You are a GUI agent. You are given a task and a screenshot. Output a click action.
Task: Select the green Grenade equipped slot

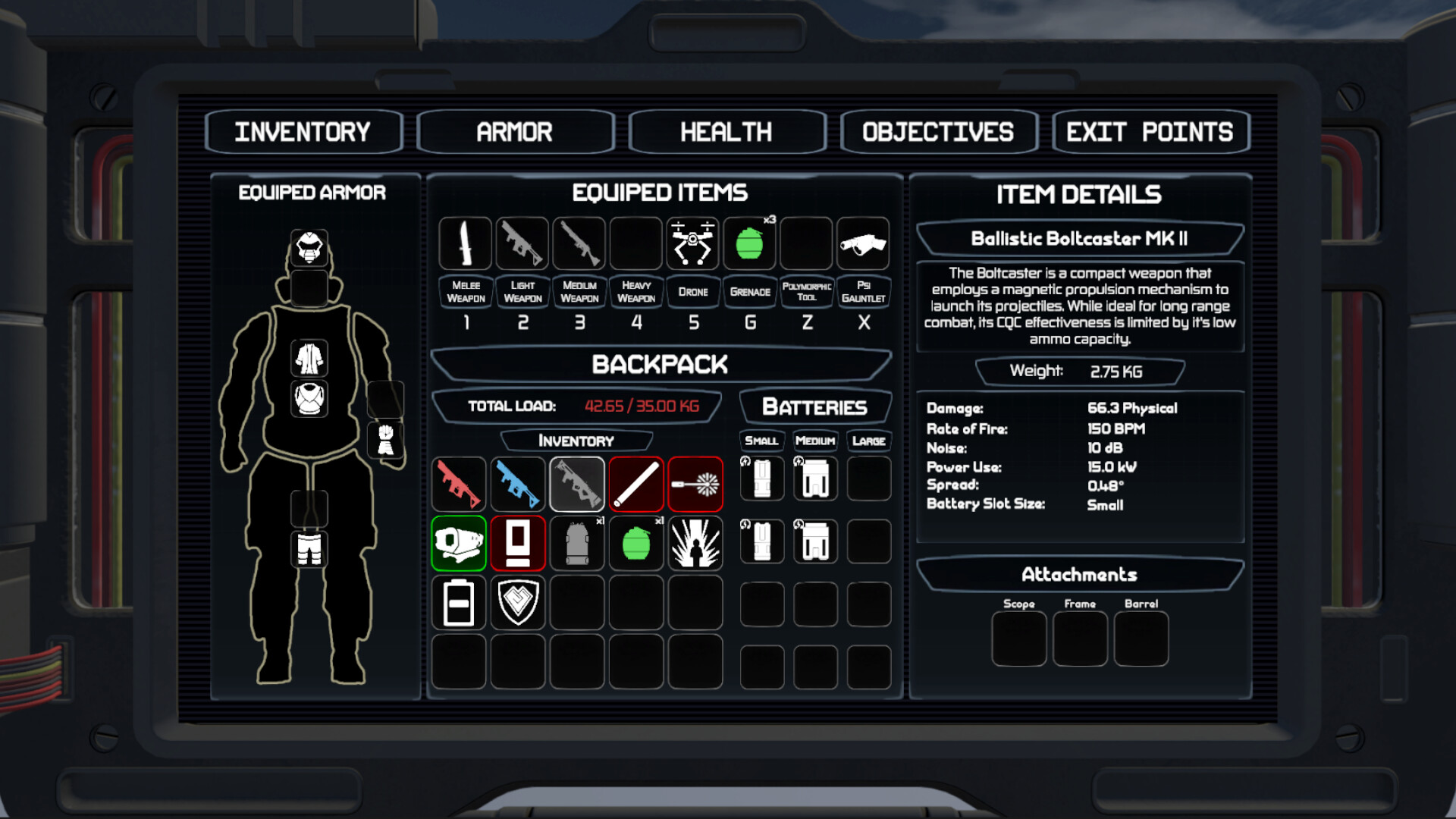(749, 243)
